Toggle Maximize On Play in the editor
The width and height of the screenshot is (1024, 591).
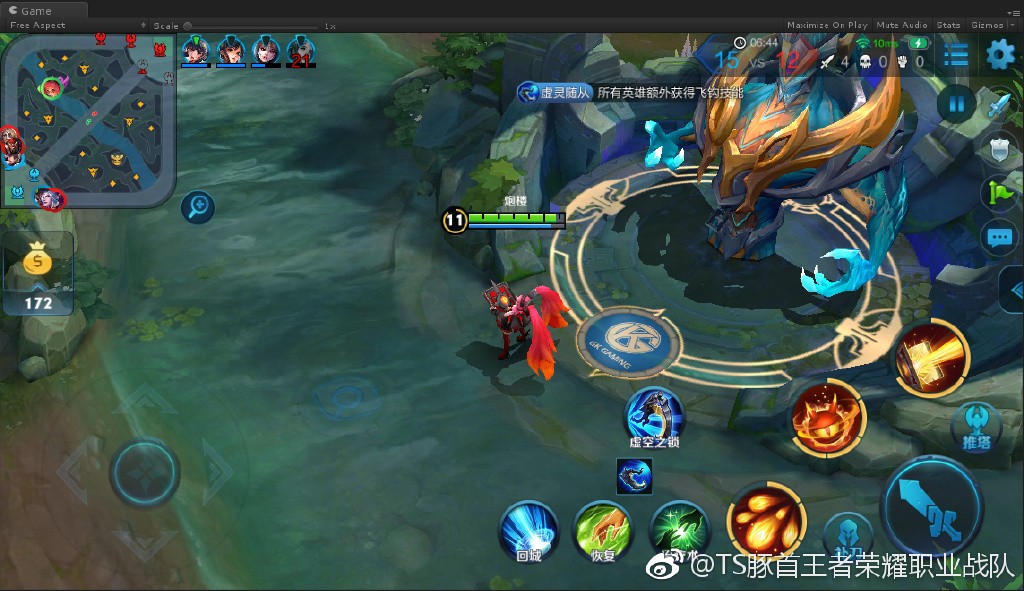coord(827,25)
